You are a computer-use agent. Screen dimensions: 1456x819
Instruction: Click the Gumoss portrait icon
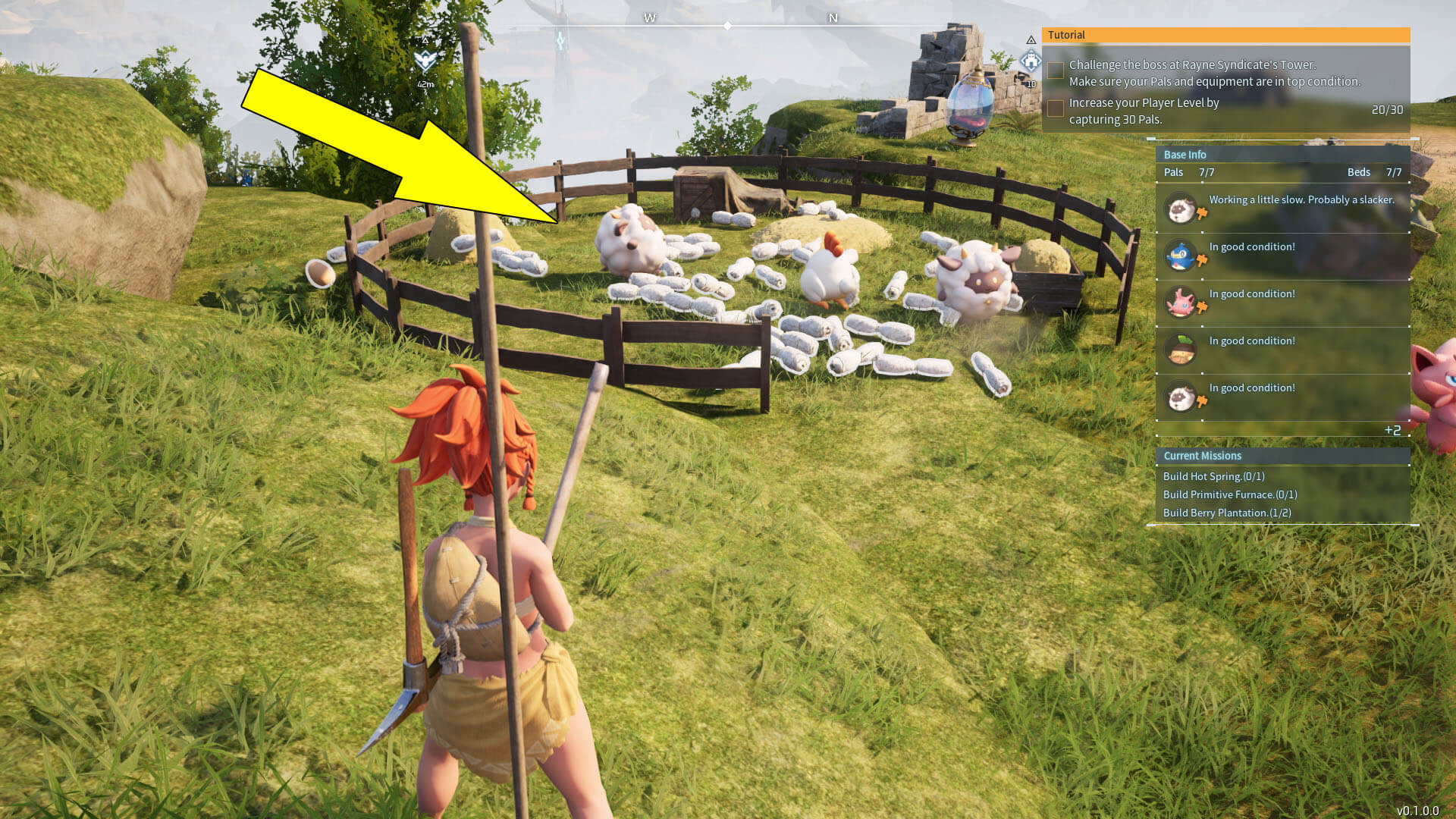coord(1181,348)
